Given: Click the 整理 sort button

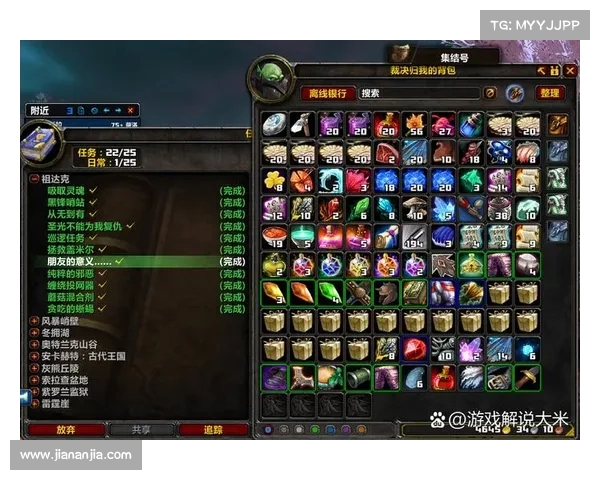Looking at the screenshot, I should [x=550, y=93].
